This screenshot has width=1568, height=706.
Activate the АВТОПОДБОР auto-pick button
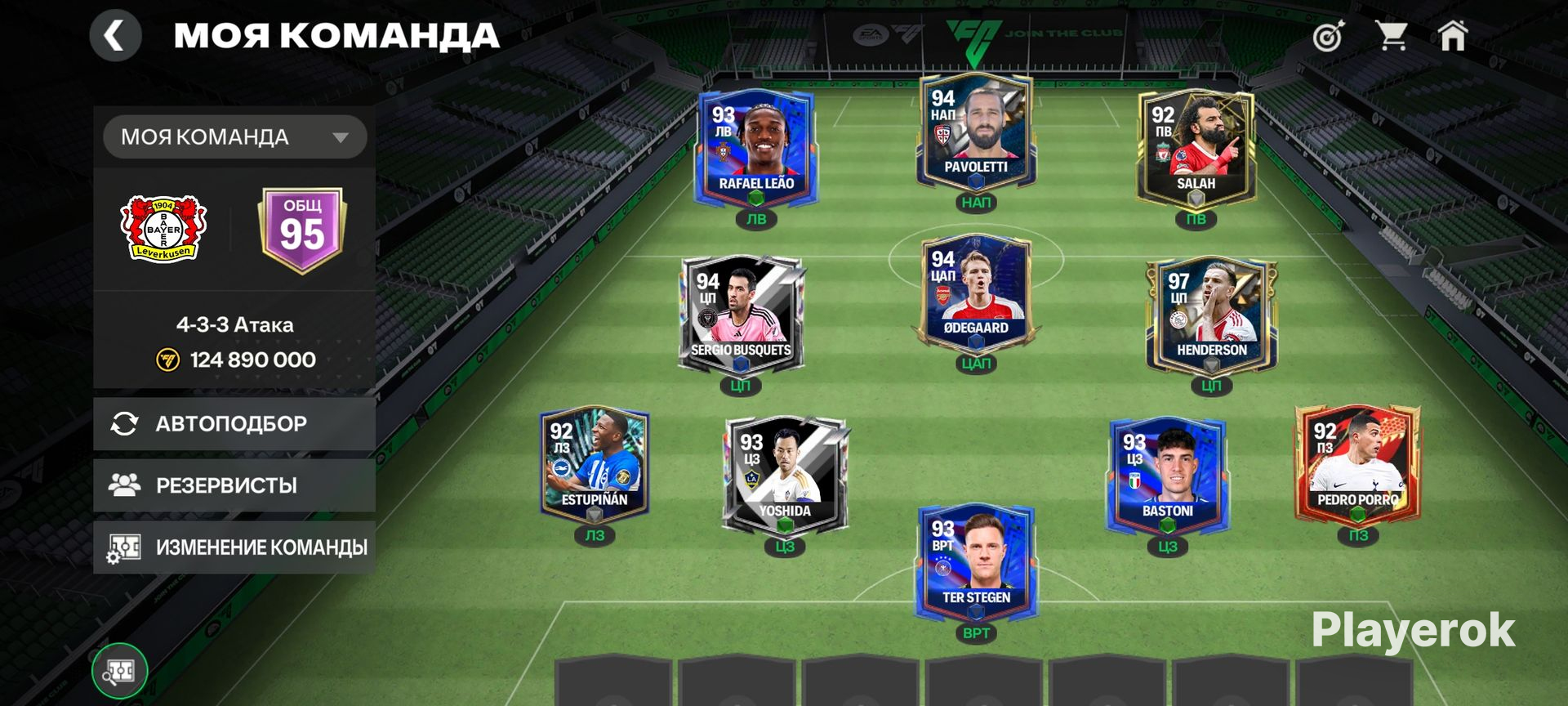click(x=234, y=423)
